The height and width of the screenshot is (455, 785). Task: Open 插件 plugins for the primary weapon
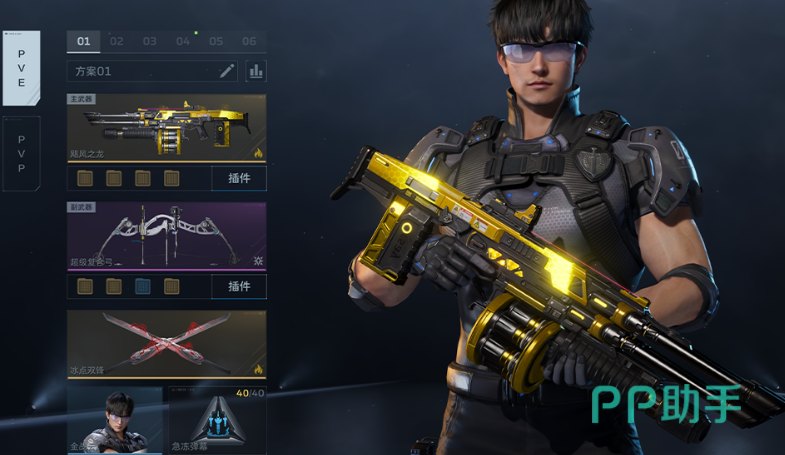[239, 179]
